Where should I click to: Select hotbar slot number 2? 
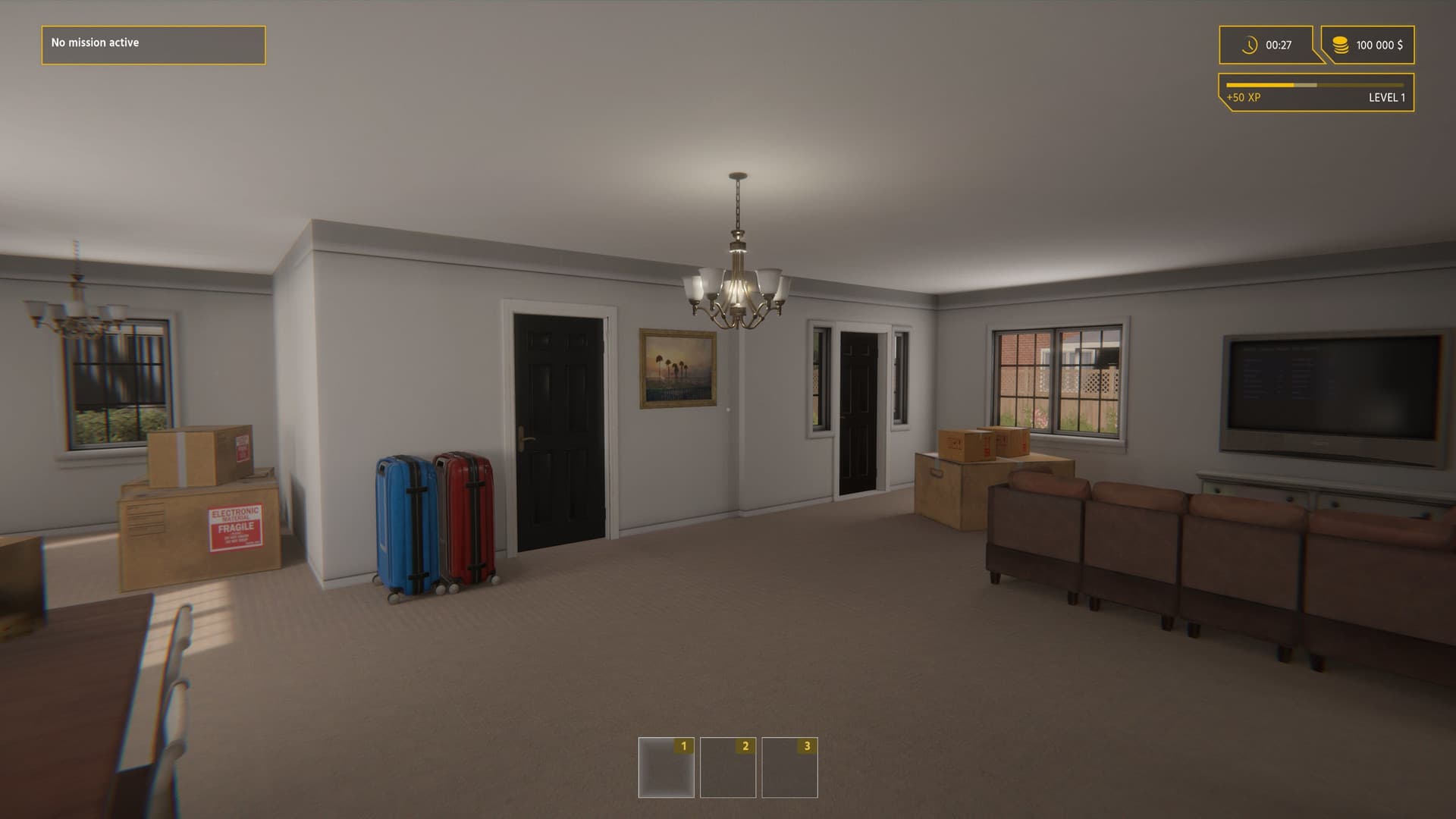point(727,766)
